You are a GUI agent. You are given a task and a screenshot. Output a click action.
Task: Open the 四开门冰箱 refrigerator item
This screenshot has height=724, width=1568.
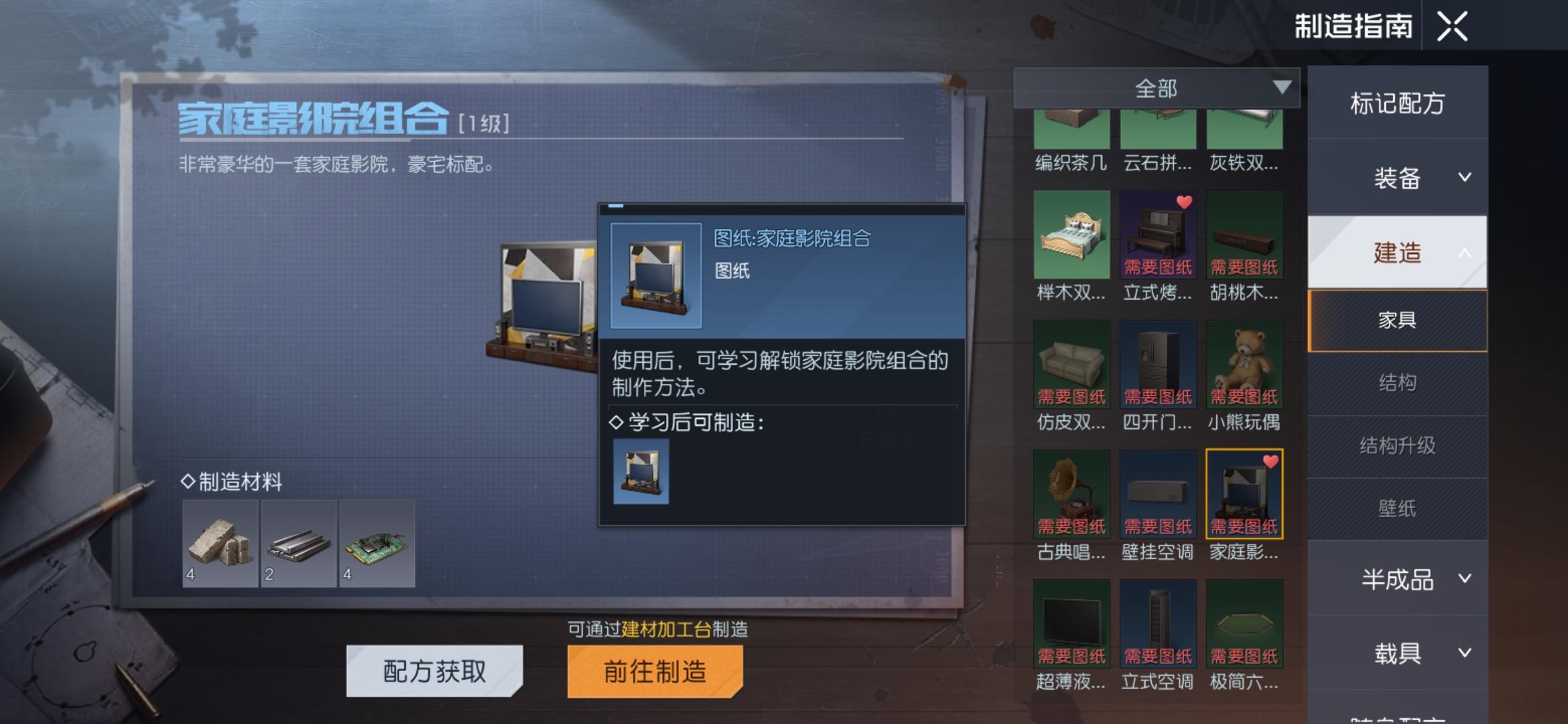(x=1157, y=365)
